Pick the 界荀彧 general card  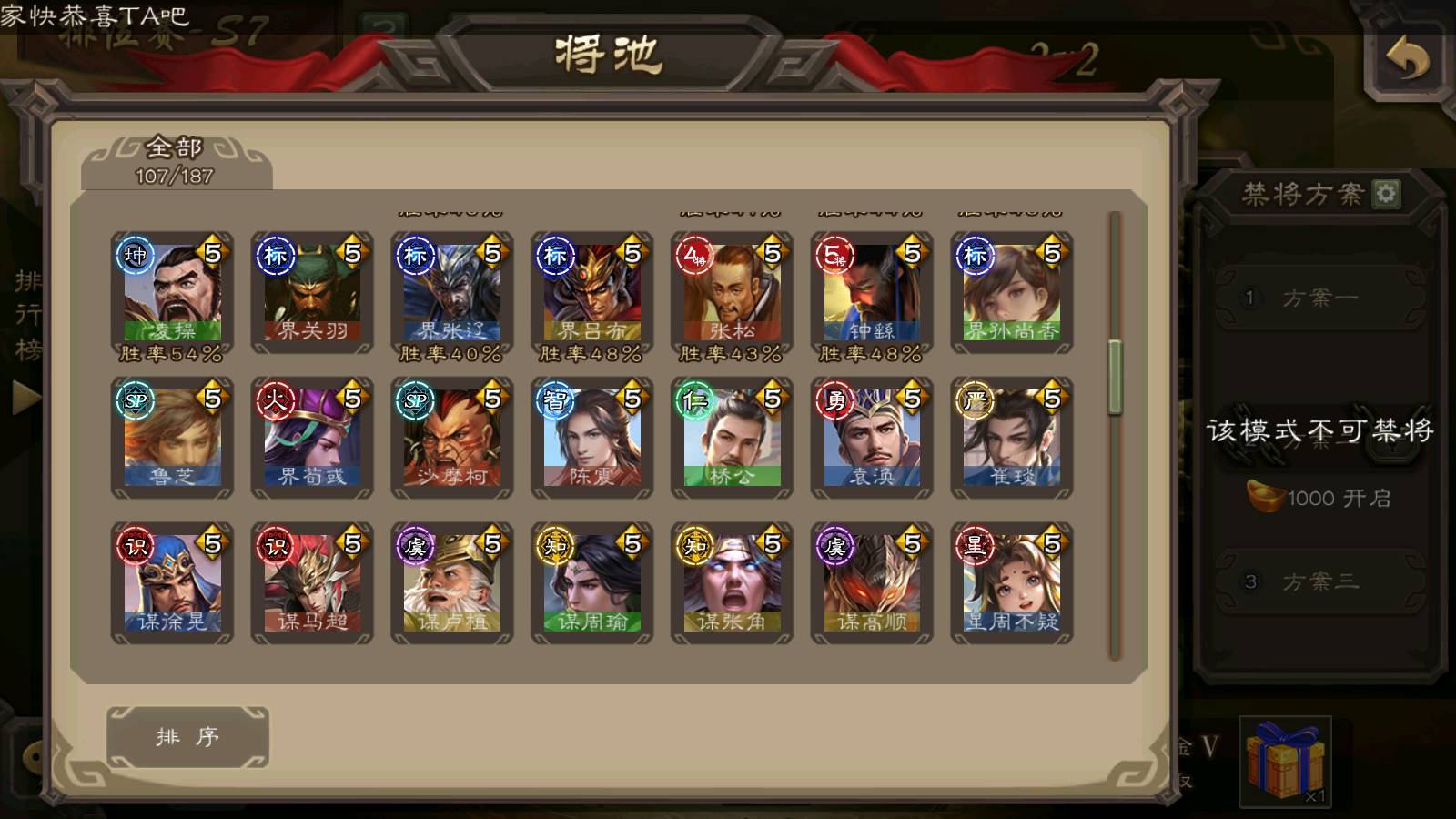(x=312, y=439)
